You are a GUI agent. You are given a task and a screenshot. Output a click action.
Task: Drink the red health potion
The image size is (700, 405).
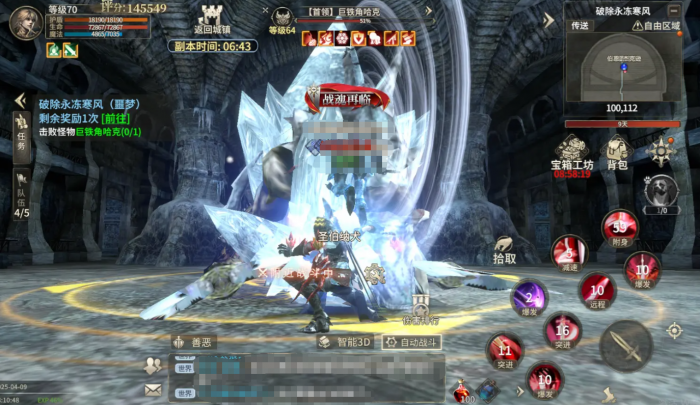[462, 389]
